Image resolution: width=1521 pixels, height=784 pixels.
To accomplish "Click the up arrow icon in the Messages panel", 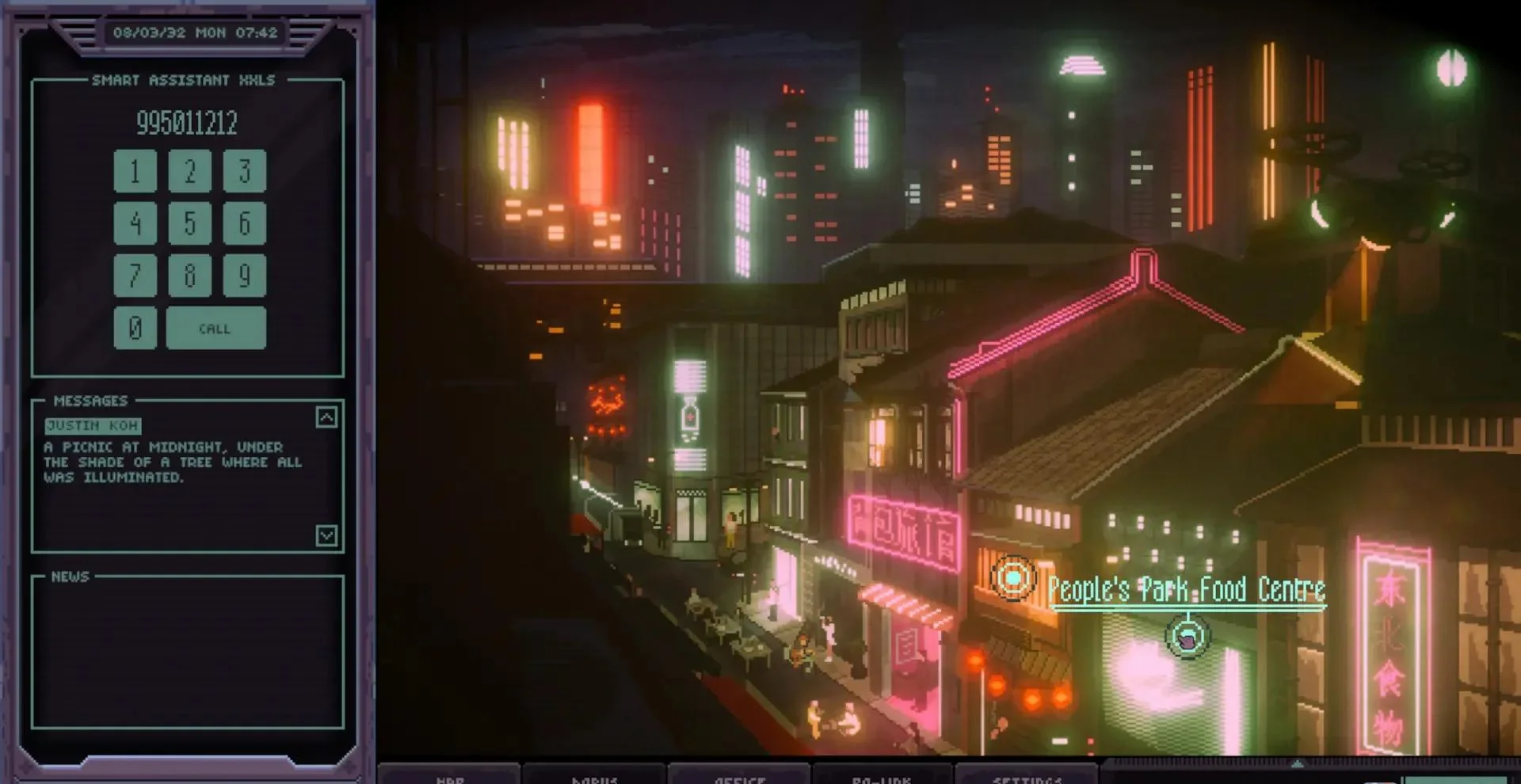I will (326, 419).
